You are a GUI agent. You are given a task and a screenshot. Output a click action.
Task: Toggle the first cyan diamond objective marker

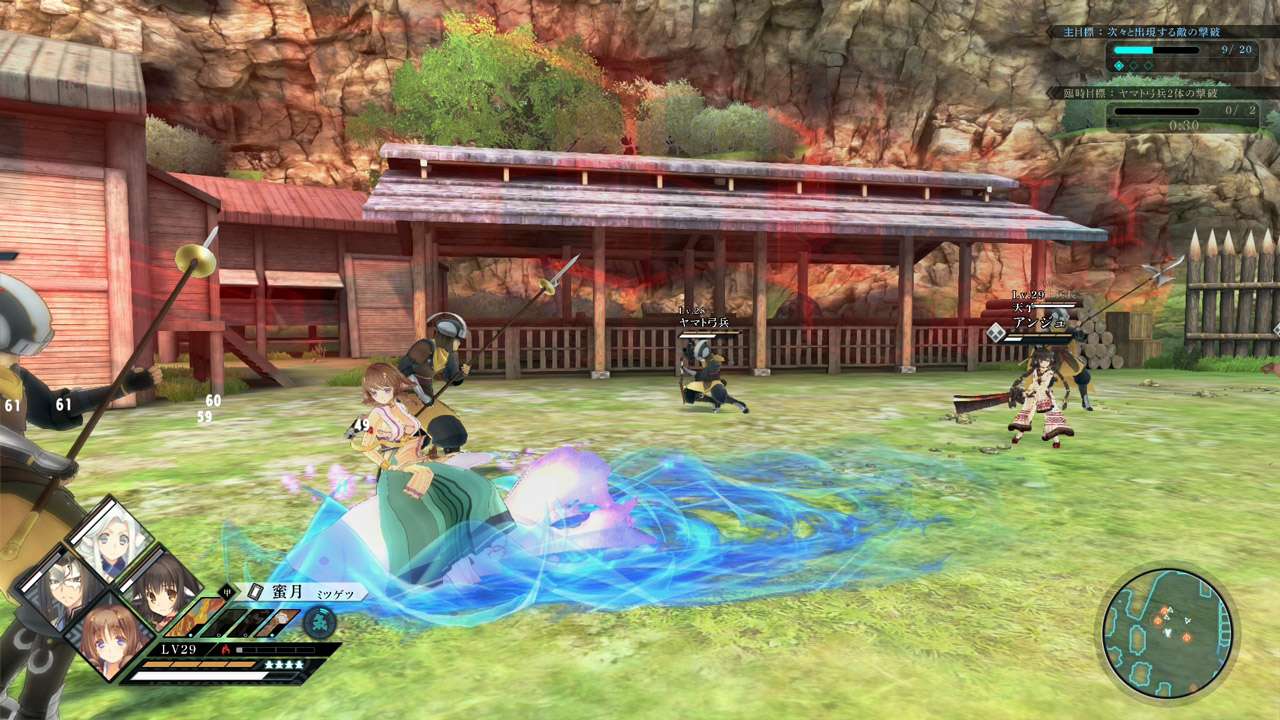coord(1120,66)
